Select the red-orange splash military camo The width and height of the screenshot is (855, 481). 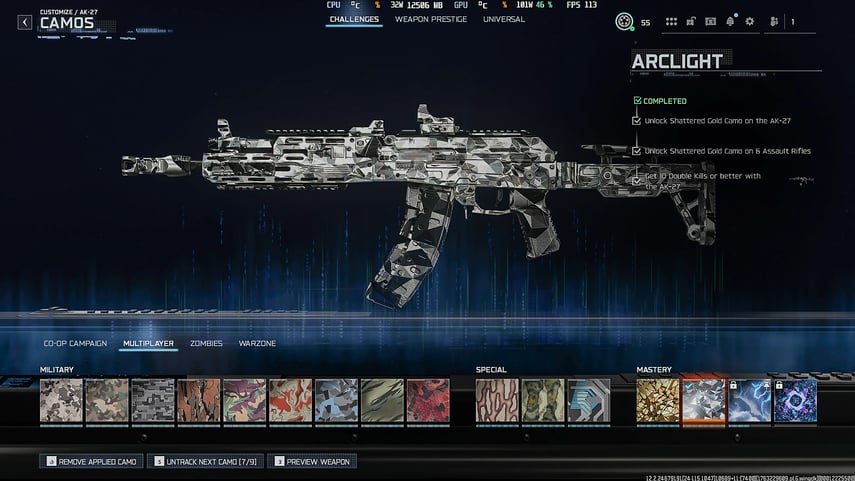coord(290,400)
